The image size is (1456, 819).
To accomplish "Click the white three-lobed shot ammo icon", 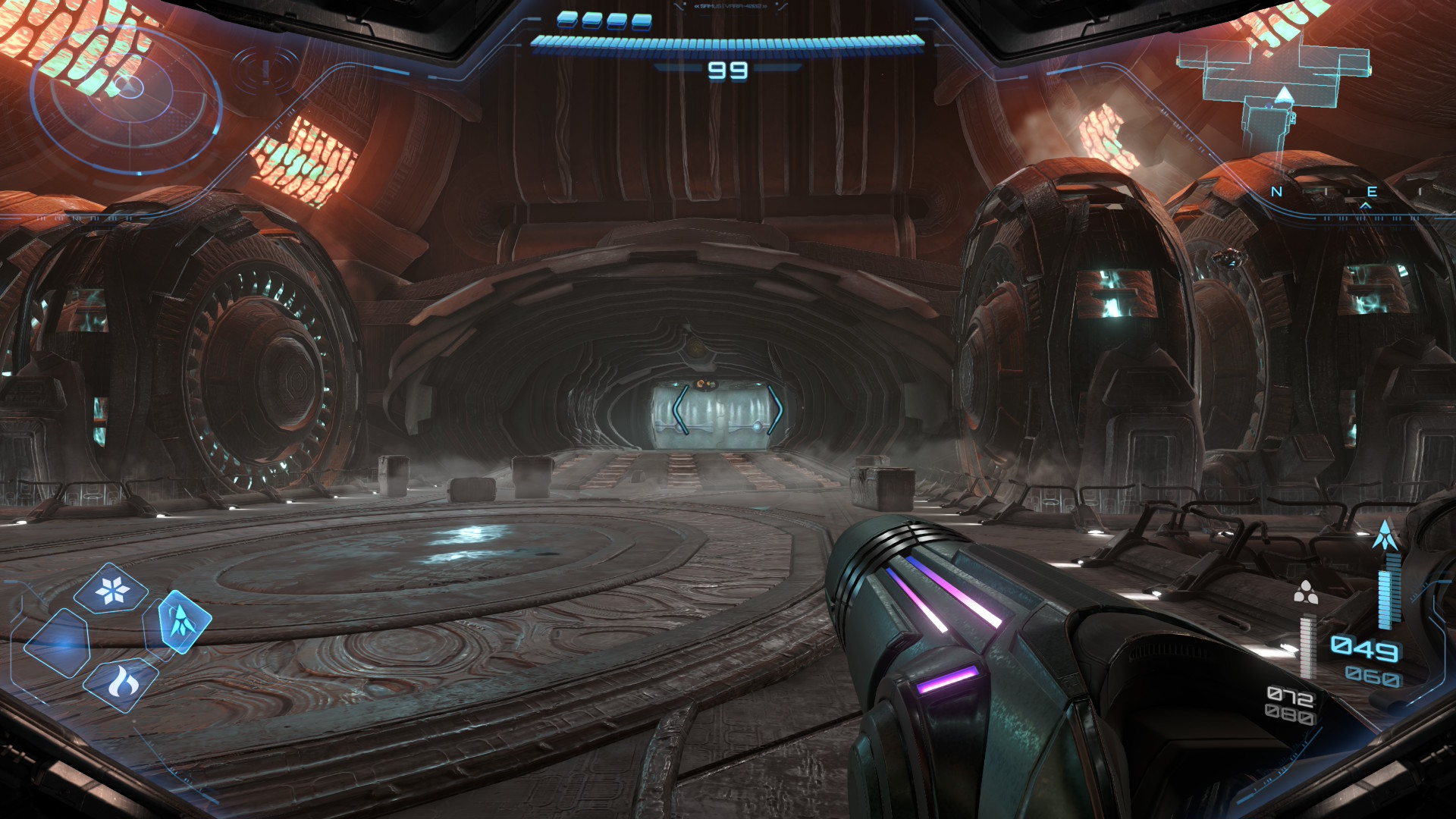I will pyautogui.click(x=1305, y=592).
